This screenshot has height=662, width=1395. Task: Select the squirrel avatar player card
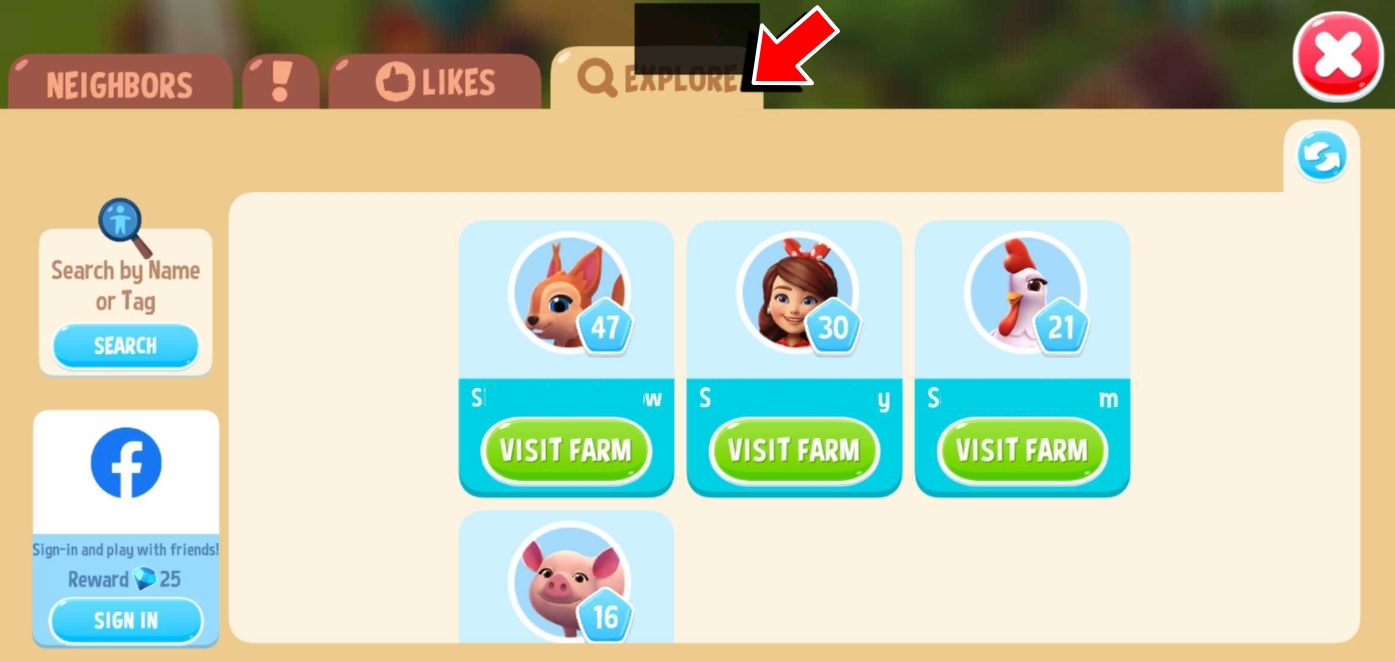tap(567, 293)
